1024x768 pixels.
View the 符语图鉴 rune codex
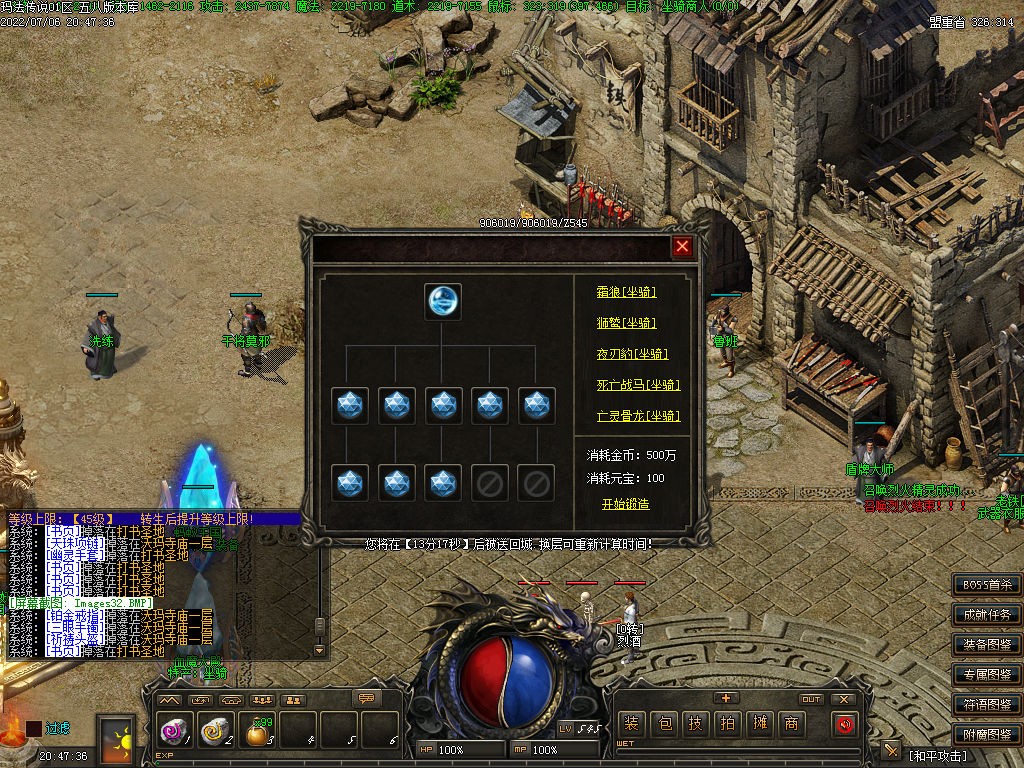click(987, 705)
